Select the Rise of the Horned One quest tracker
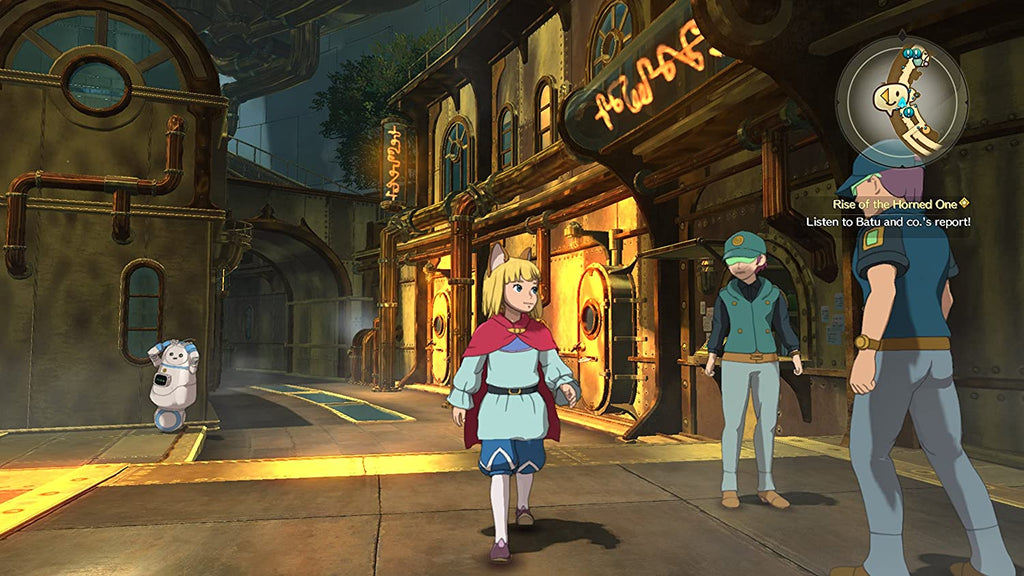The image size is (1024, 576). [888, 203]
